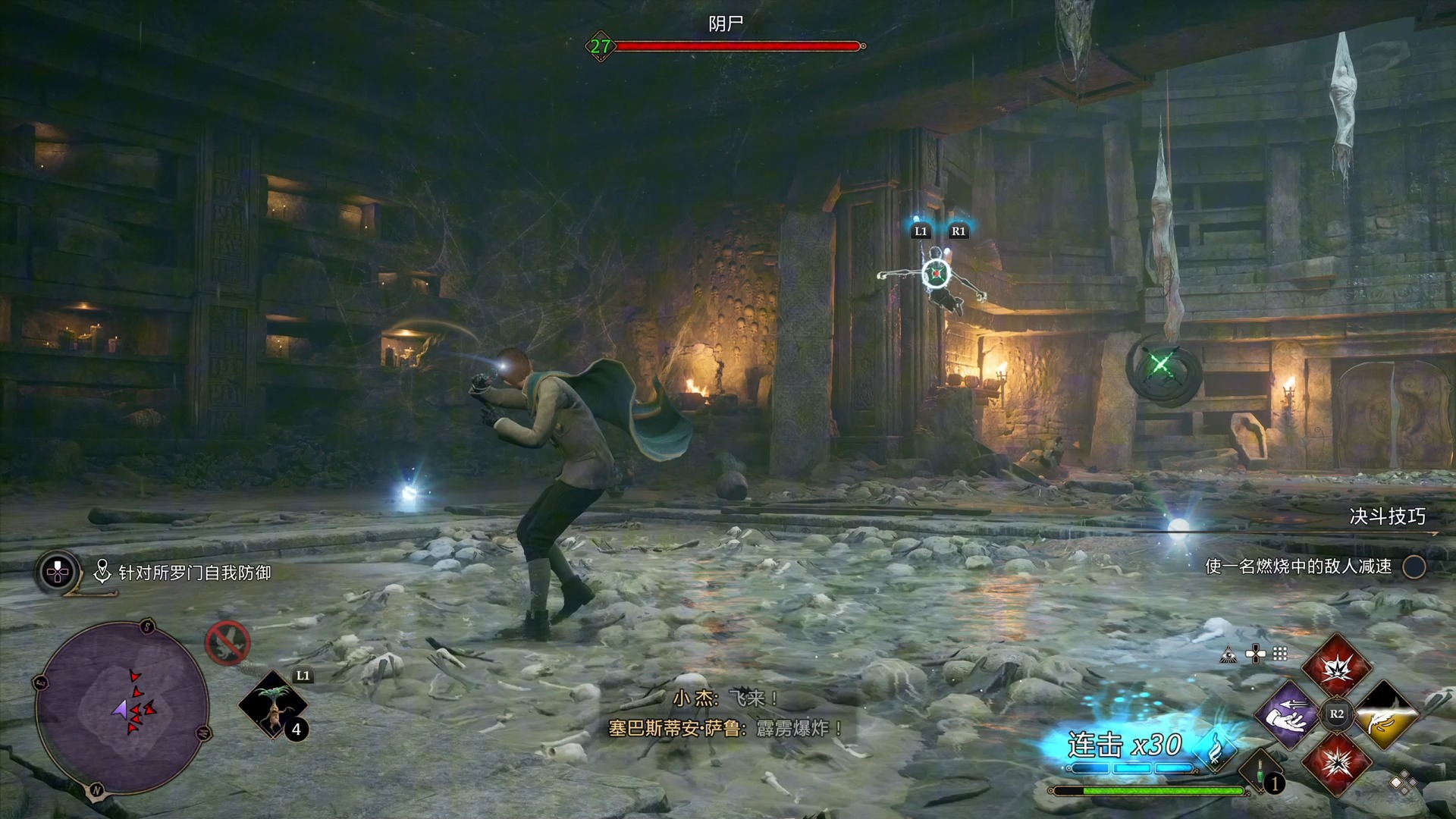Click the small white grid icon
1456x819 pixels.
tap(1280, 654)
